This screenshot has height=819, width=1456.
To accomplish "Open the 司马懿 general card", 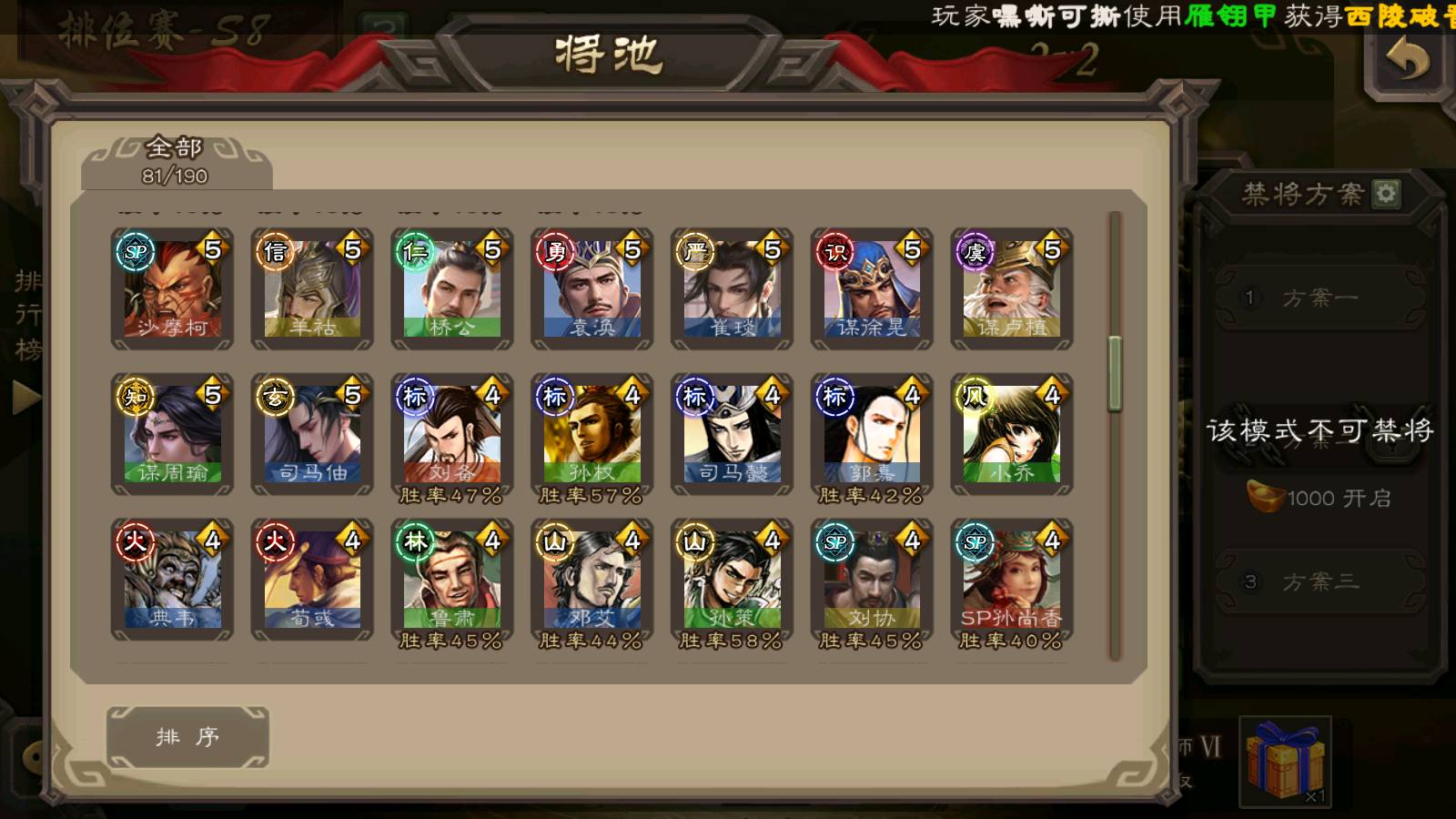I will (x=733, y=434).
